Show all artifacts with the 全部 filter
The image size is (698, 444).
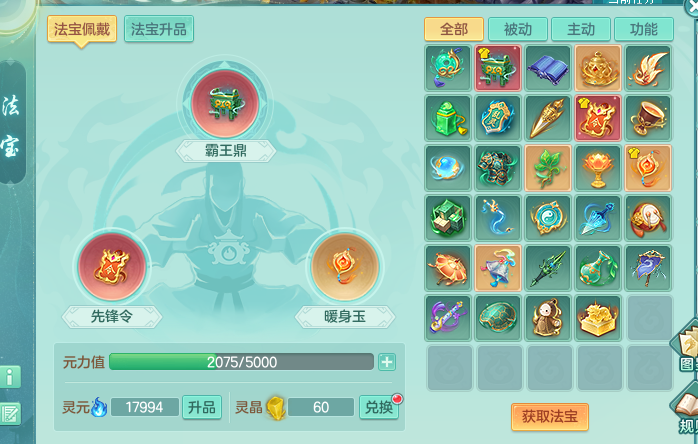point(453,29)
